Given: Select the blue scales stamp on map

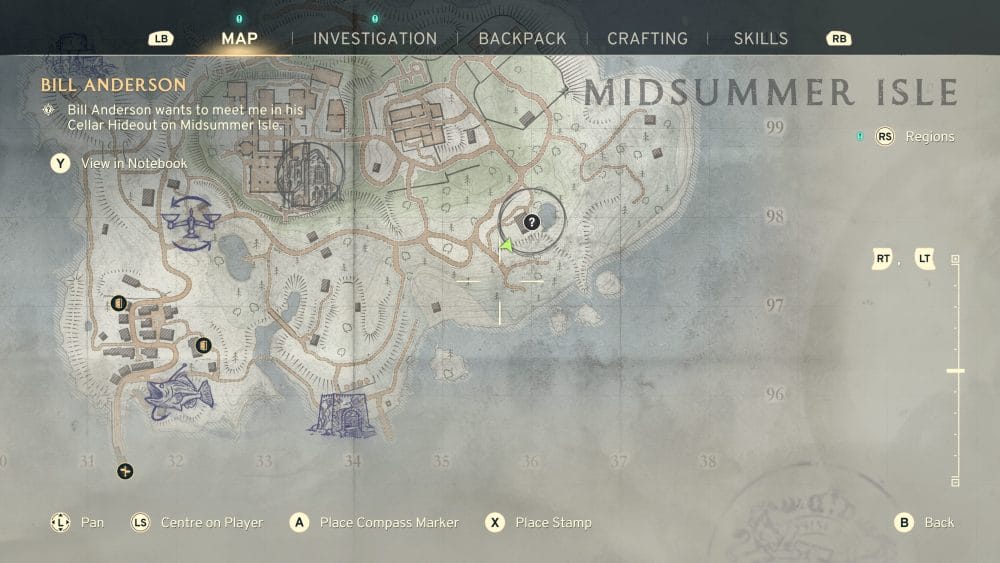Looking at the screenshot, I should coord(190,222).
